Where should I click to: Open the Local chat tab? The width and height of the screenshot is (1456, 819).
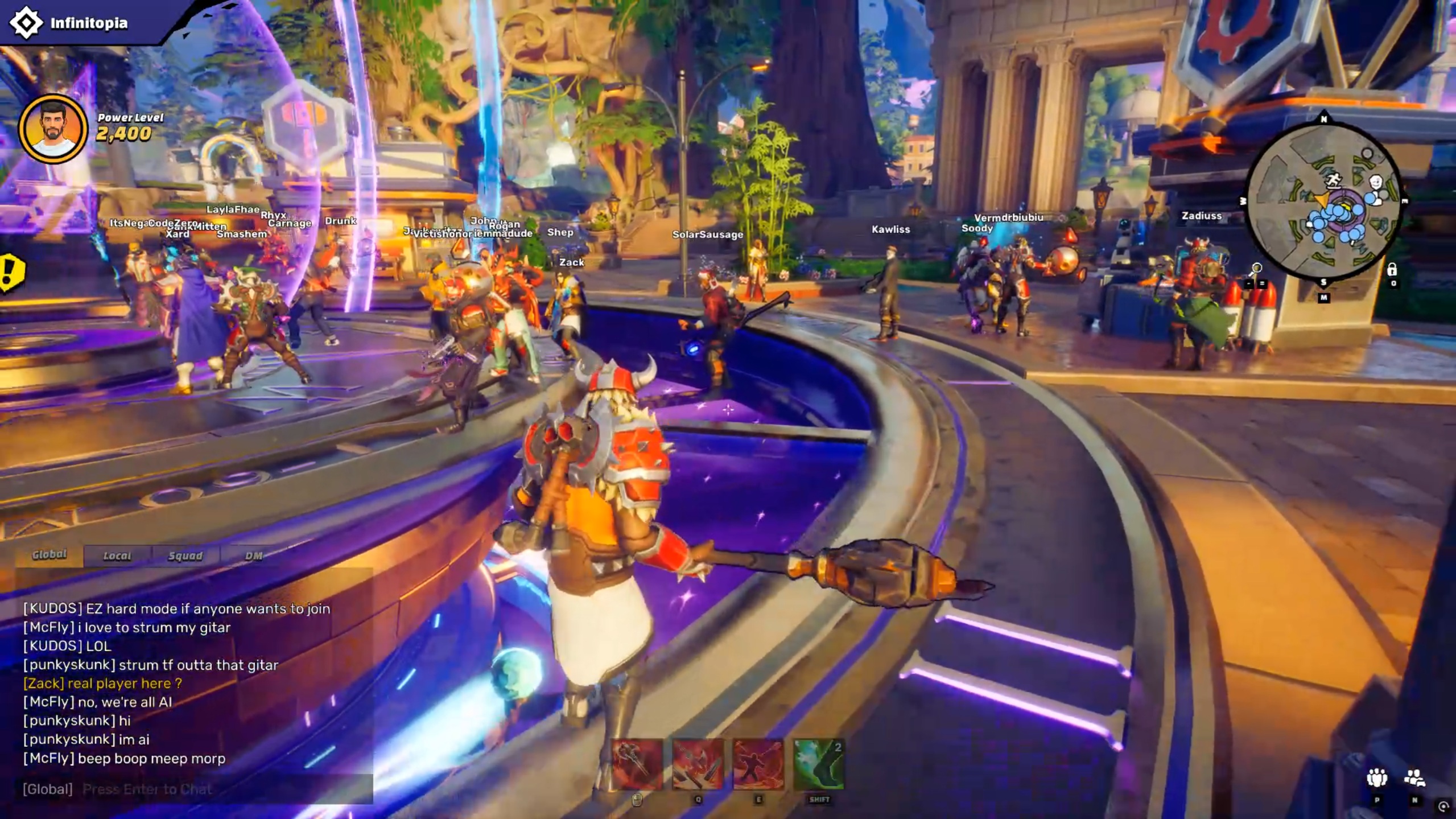117,556
